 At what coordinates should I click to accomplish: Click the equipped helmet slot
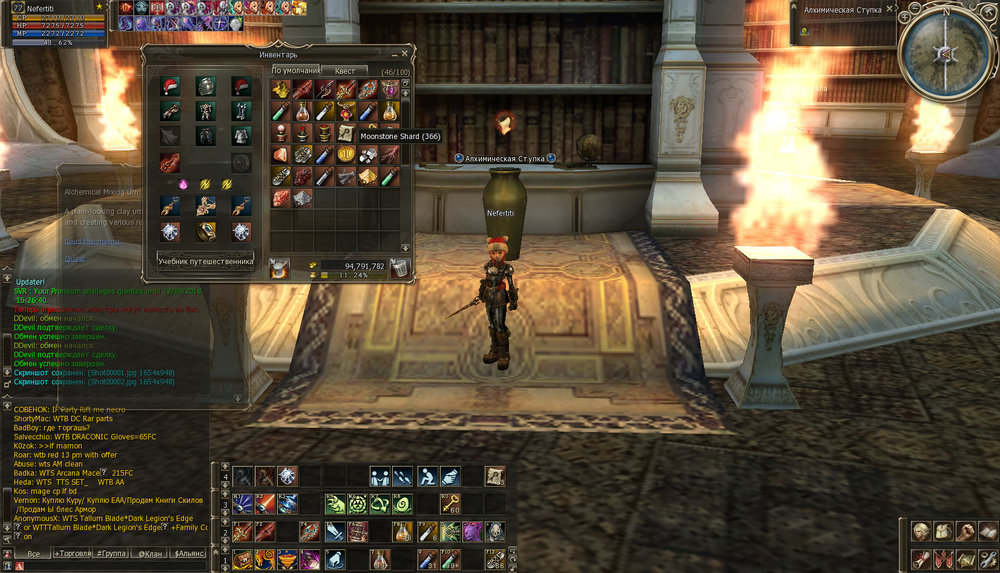coord(205,87)
